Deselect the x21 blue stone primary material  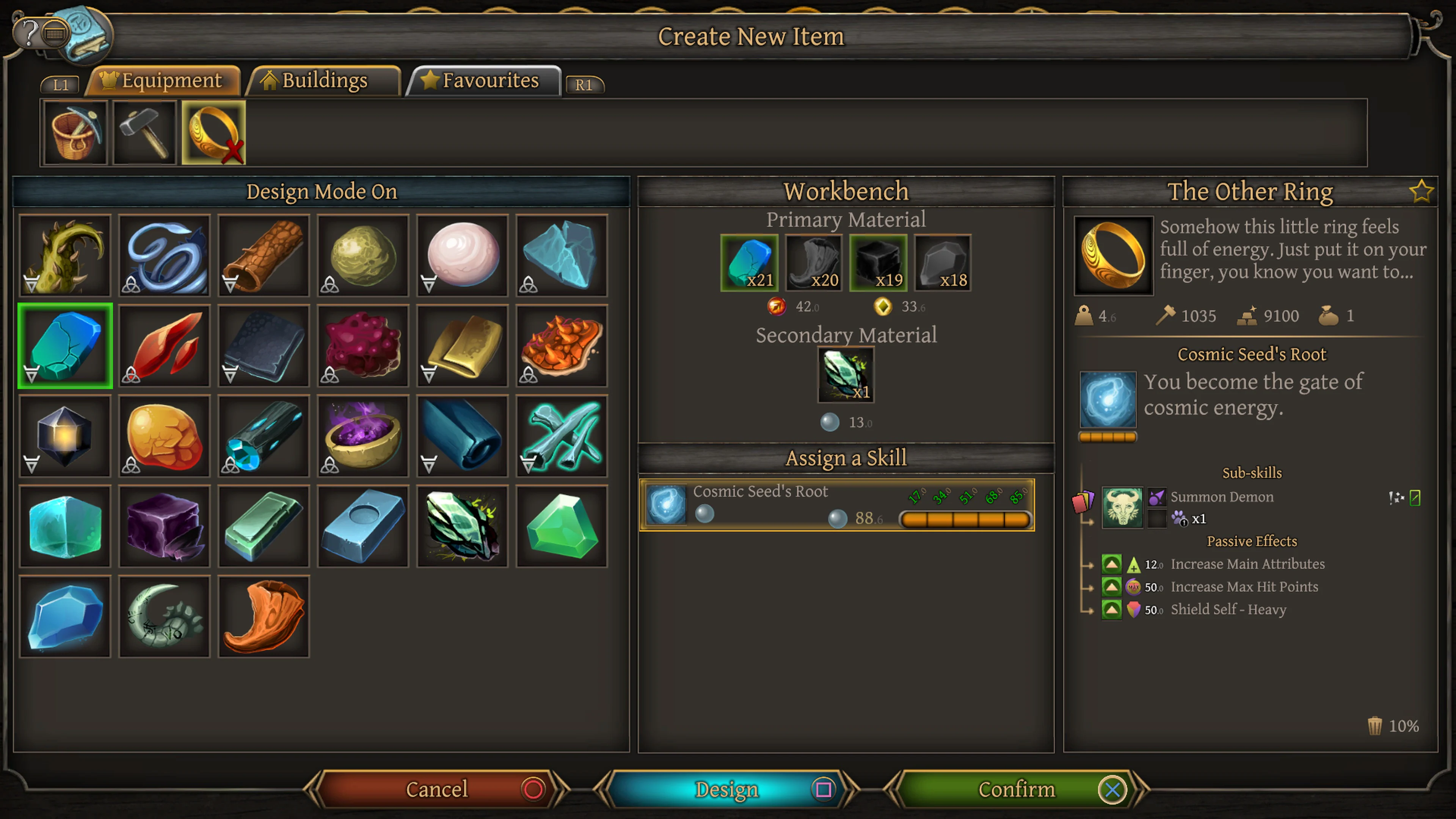(750, 263)
